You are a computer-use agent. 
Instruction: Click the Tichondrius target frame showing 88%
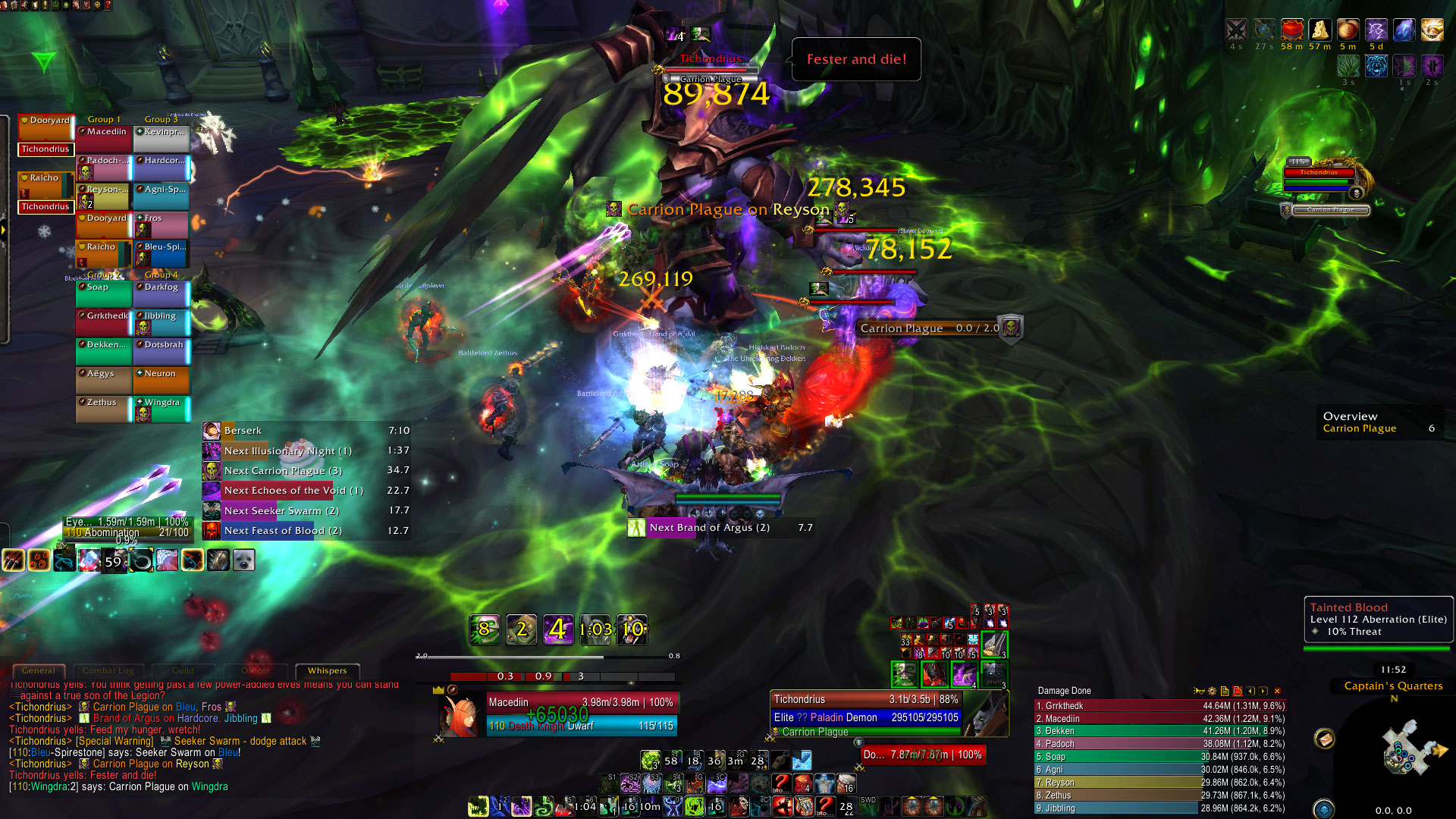point(866,700)
